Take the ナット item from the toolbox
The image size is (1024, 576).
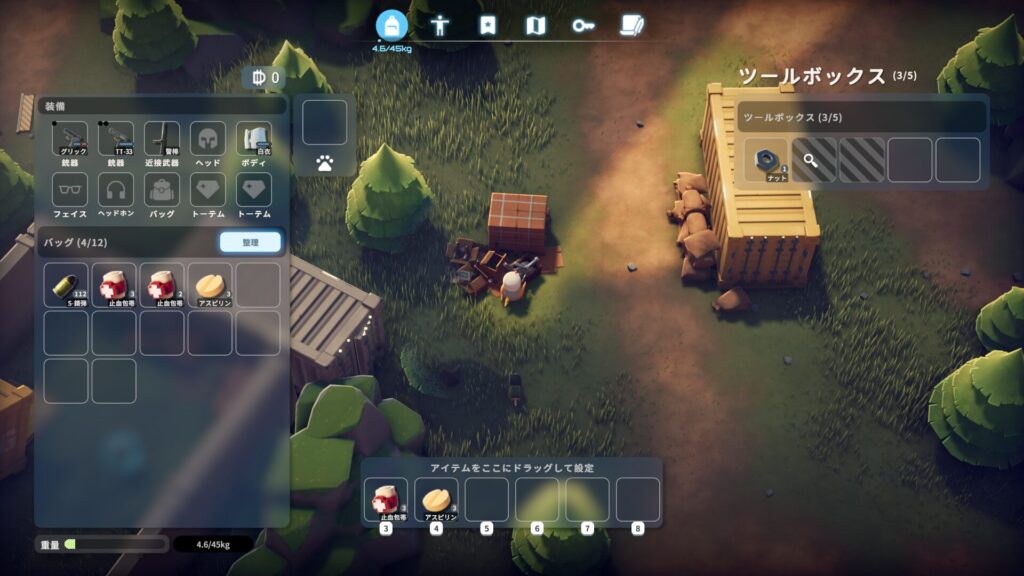(x=766, y=160)
